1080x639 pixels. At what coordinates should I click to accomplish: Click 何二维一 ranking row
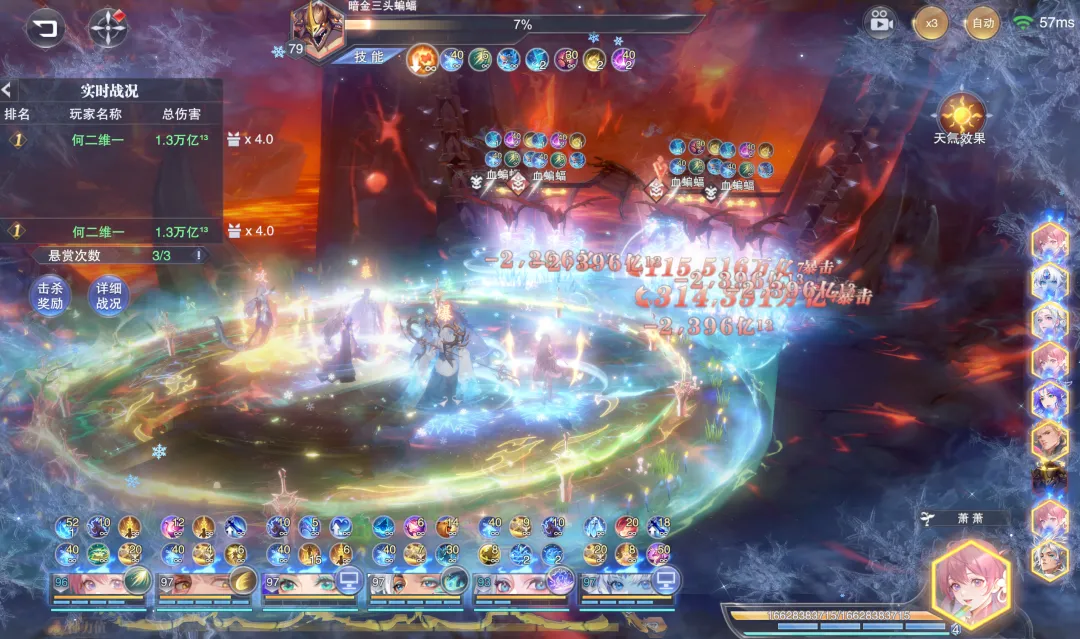[x=97, y=140]
